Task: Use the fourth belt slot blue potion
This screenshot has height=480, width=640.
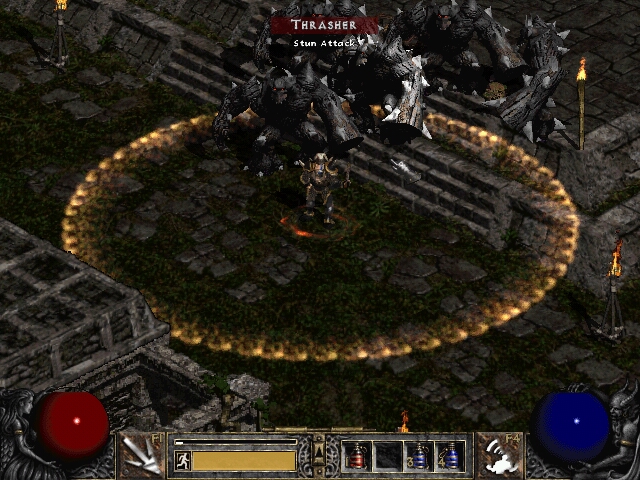Action: [450, 456]
